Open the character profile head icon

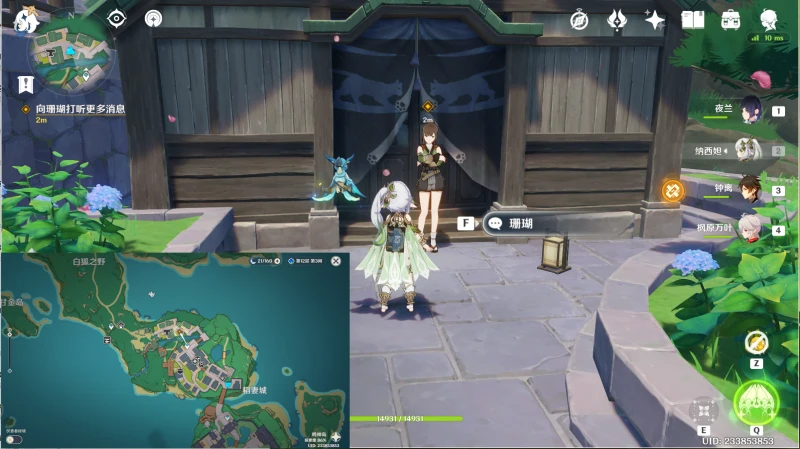(x=768, y=19)
